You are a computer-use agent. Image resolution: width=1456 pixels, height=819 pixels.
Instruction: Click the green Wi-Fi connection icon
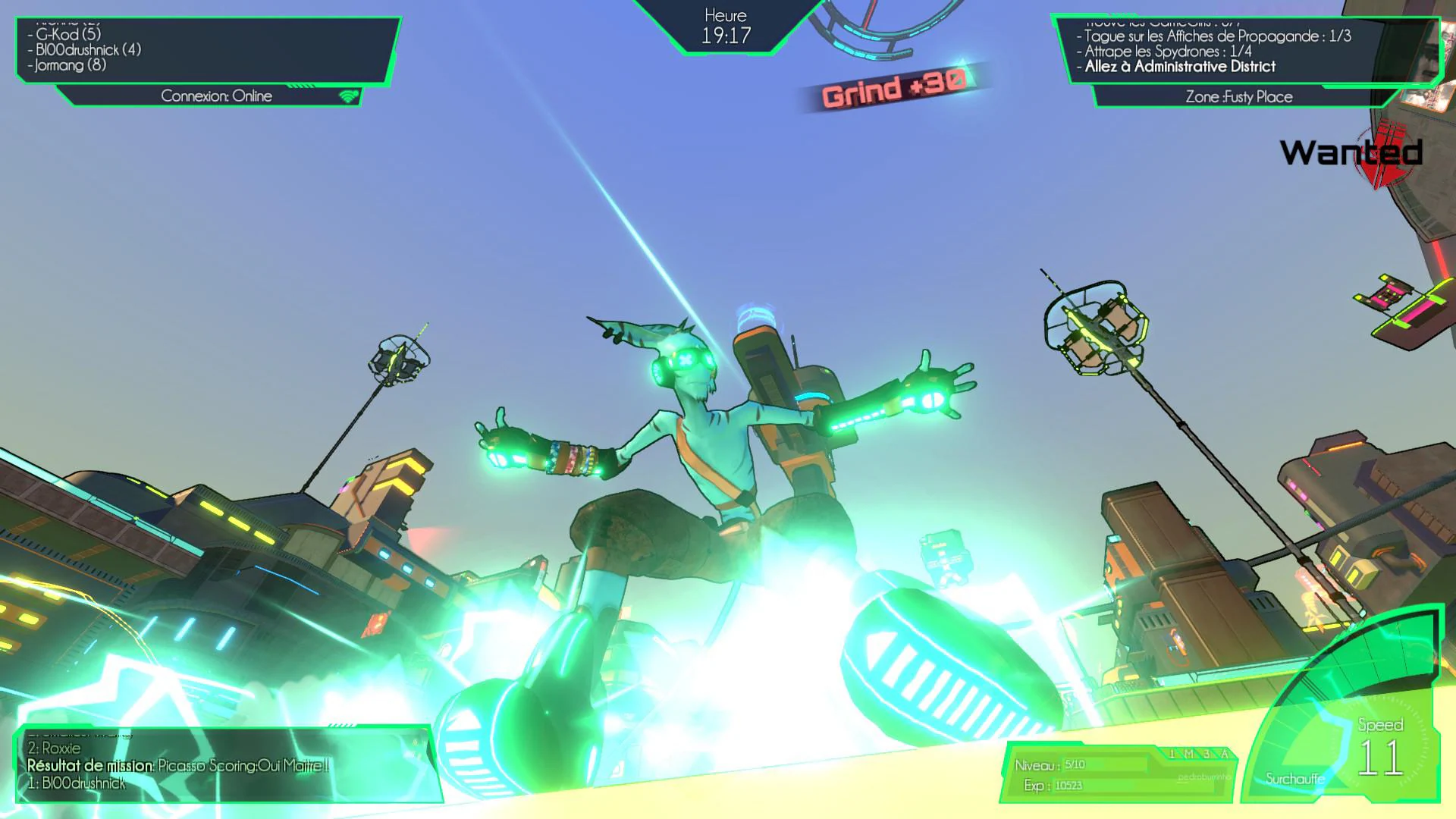point(347,96)
